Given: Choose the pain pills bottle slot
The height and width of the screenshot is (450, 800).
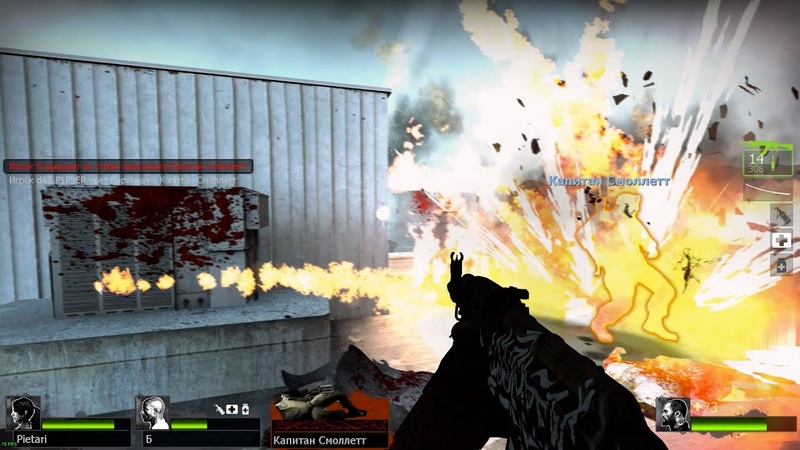Looking at the screenshot, I should 780,265.
